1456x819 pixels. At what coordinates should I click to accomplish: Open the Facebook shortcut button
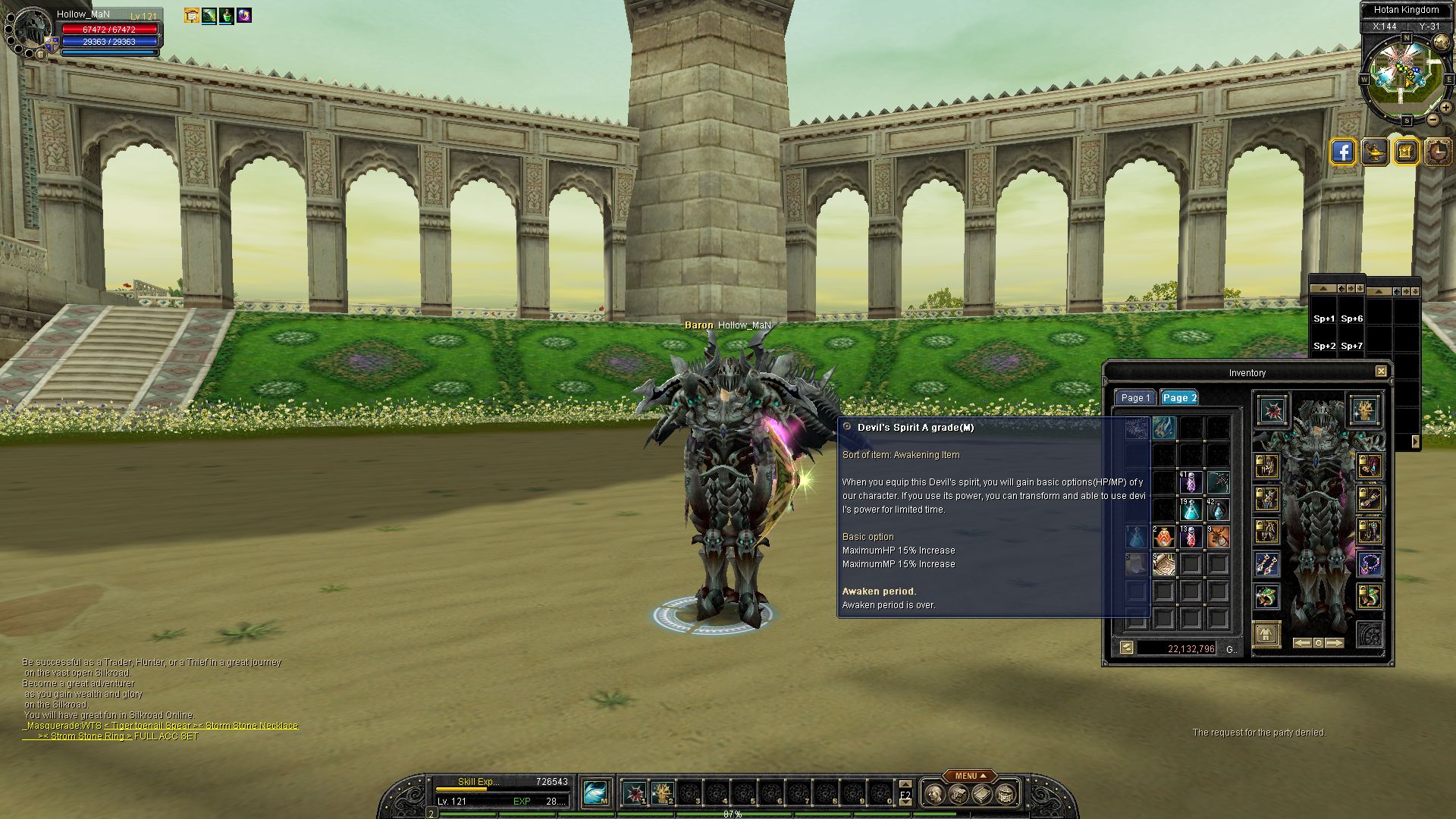pos(1342,152)
